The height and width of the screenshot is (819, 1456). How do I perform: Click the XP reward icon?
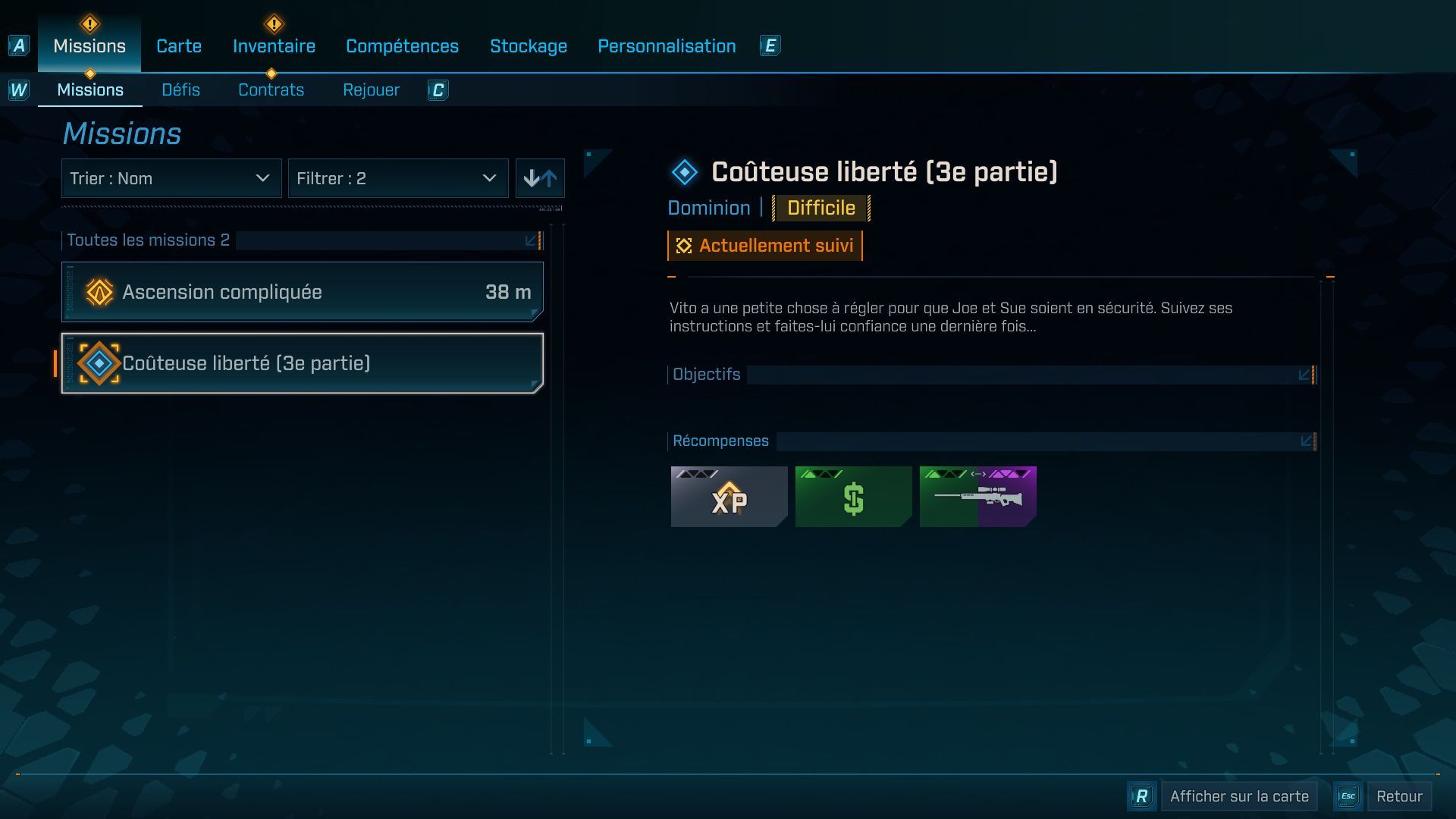click(728, 497)
